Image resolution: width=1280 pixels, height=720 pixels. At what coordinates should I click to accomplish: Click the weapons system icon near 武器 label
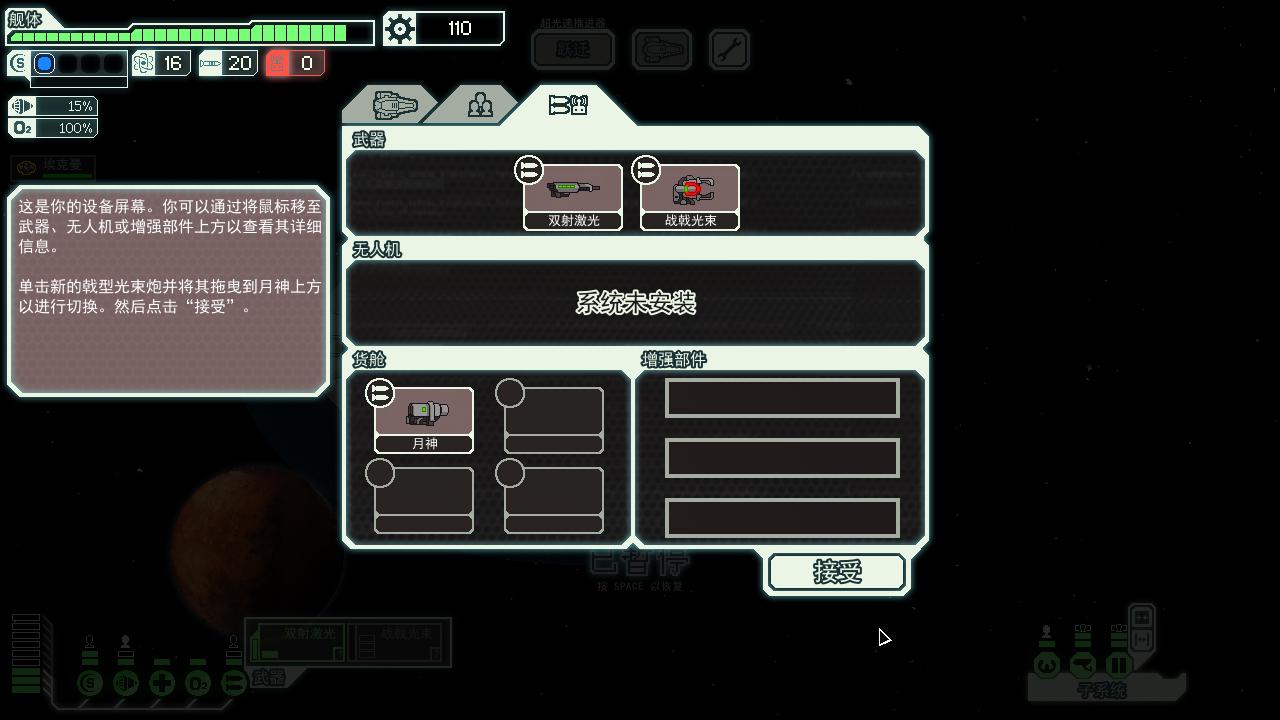tap(233, 683)
